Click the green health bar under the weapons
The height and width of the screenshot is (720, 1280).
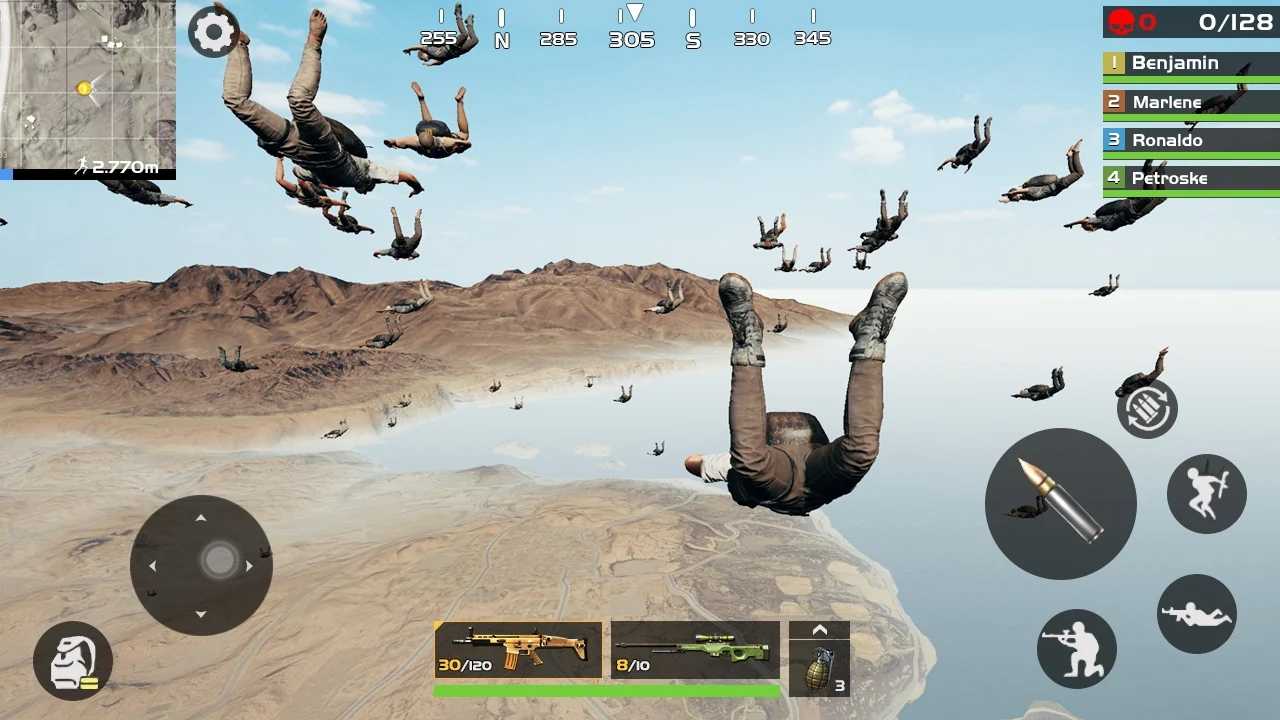tap(607, 690)
